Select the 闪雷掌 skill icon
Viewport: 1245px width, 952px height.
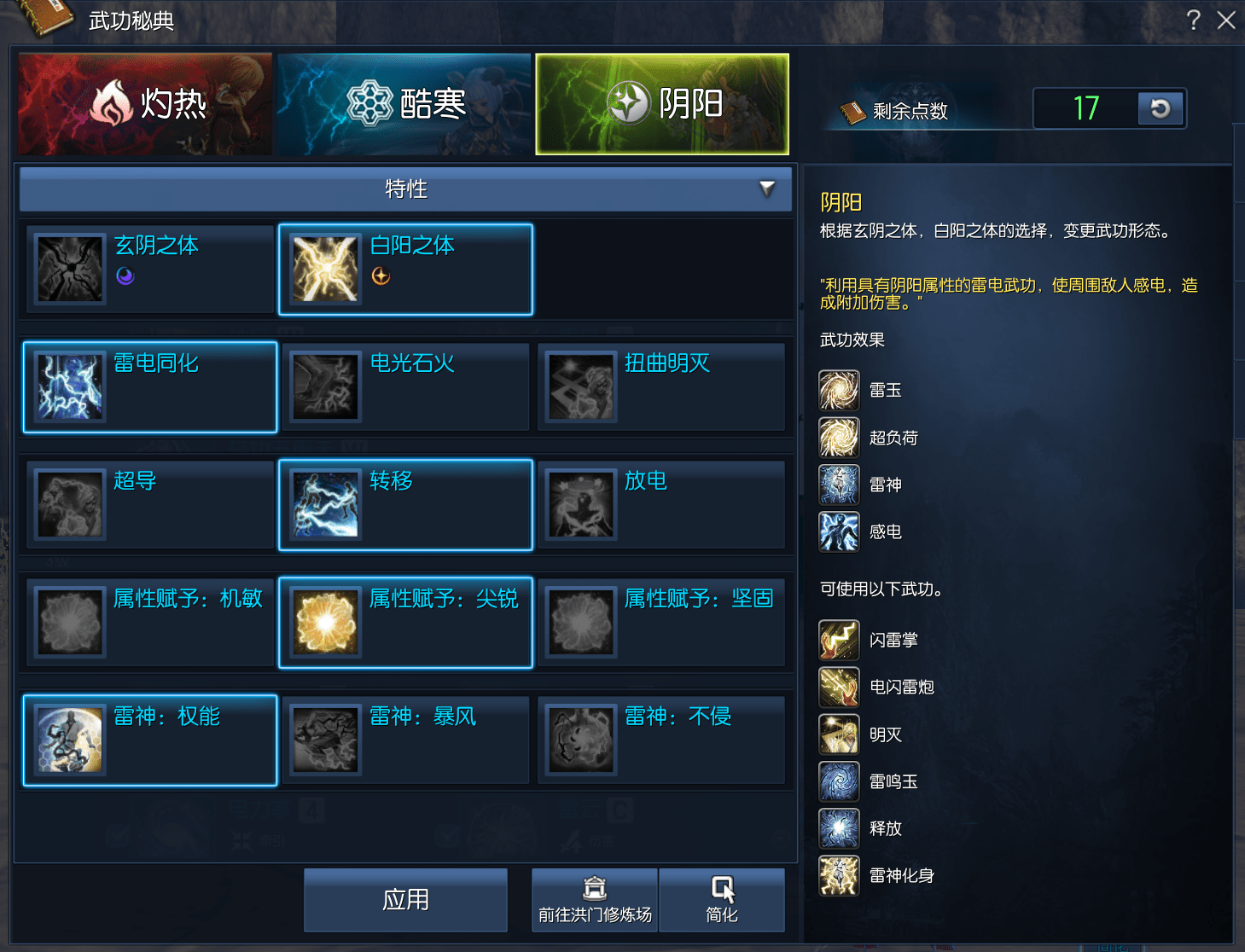tap(839, 640)
